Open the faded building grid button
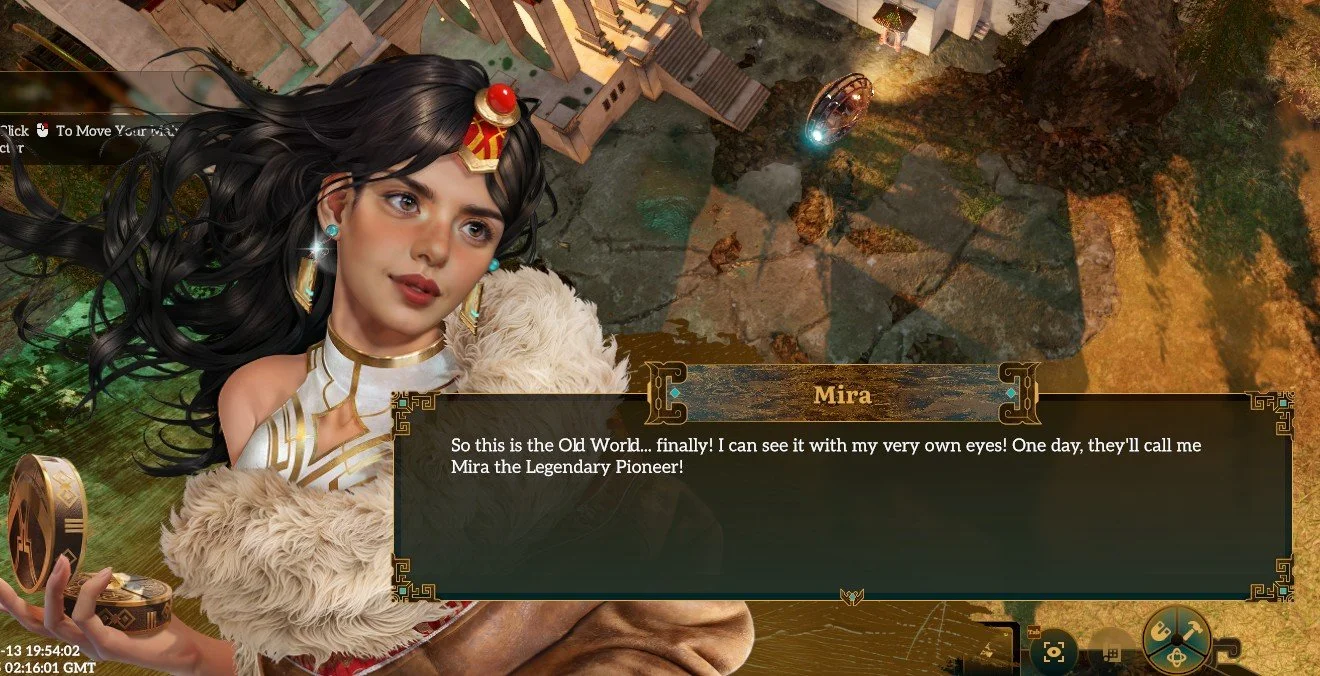The height and width of the screenshot is (676, 1320). (x=1110, y=653)
